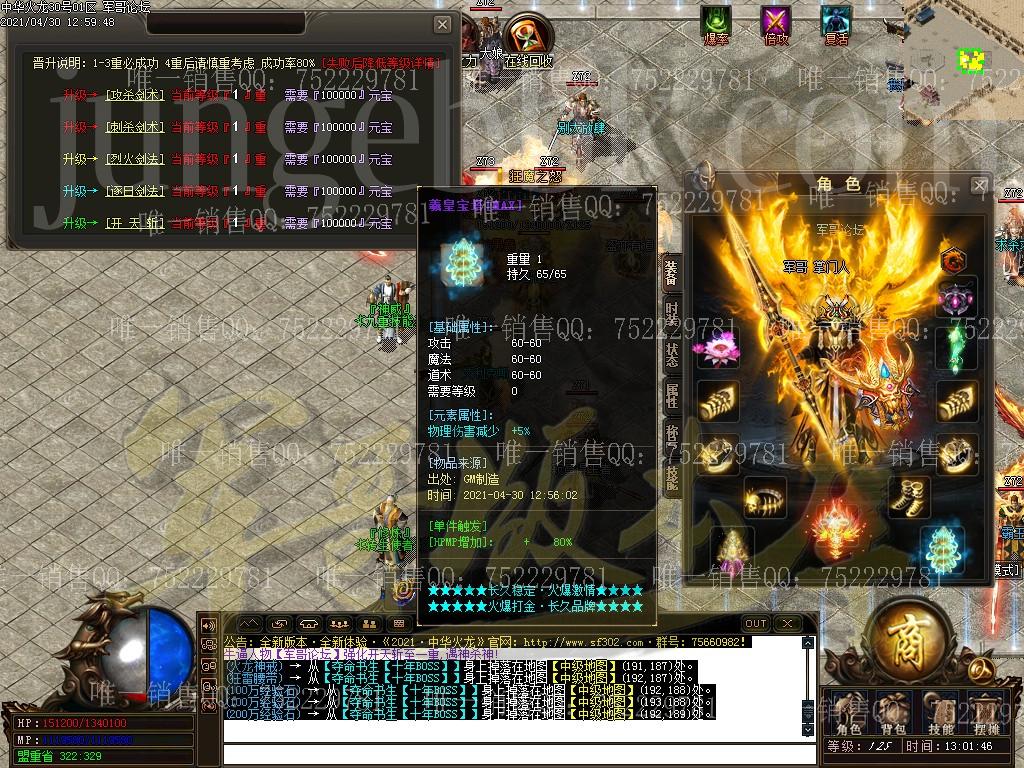Select the pink lotus equipment slot
This screenshot has height=768, width=1024.
click(717, 349)
